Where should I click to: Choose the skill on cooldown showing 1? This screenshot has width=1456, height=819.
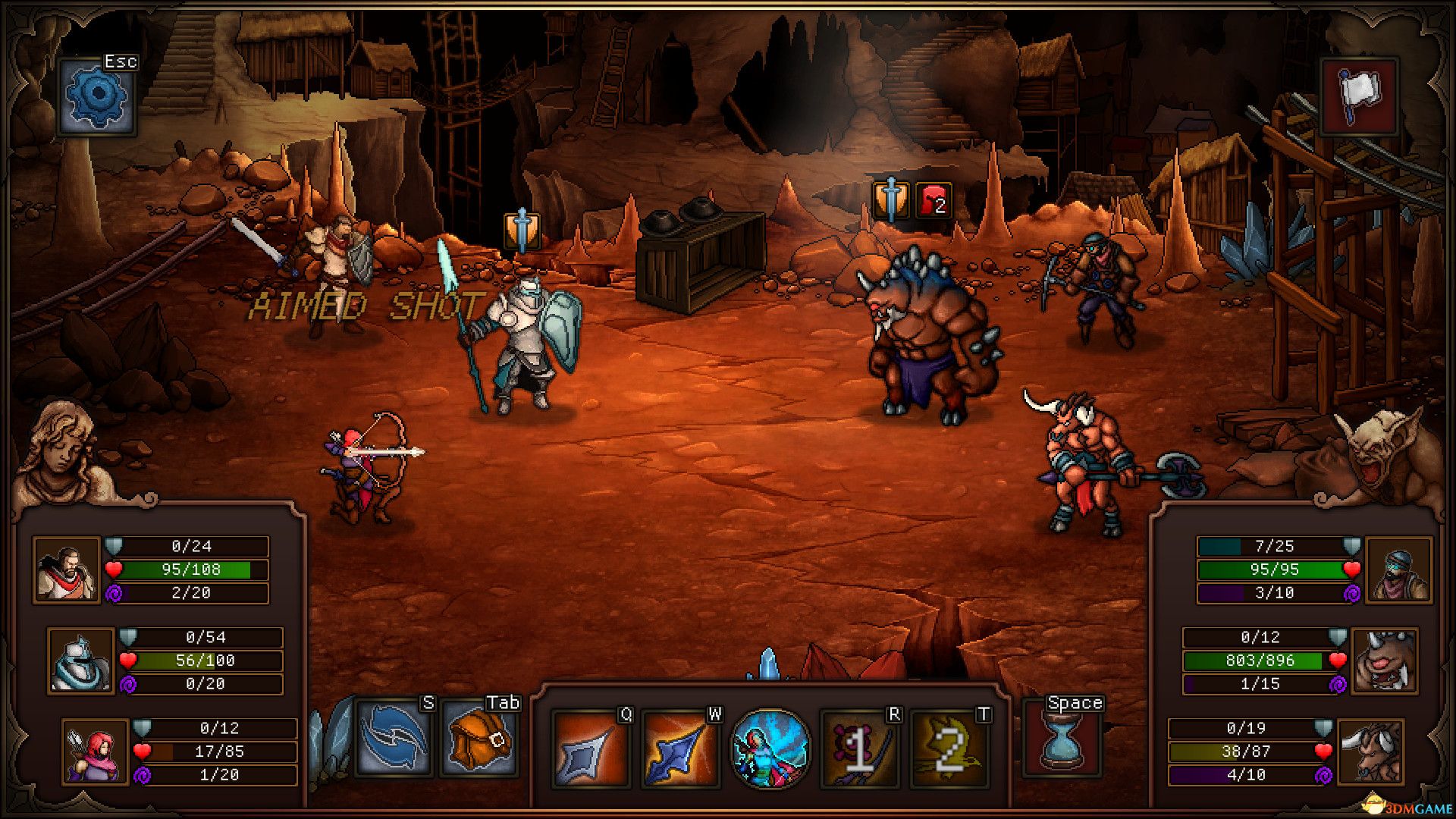click(860, 748)
